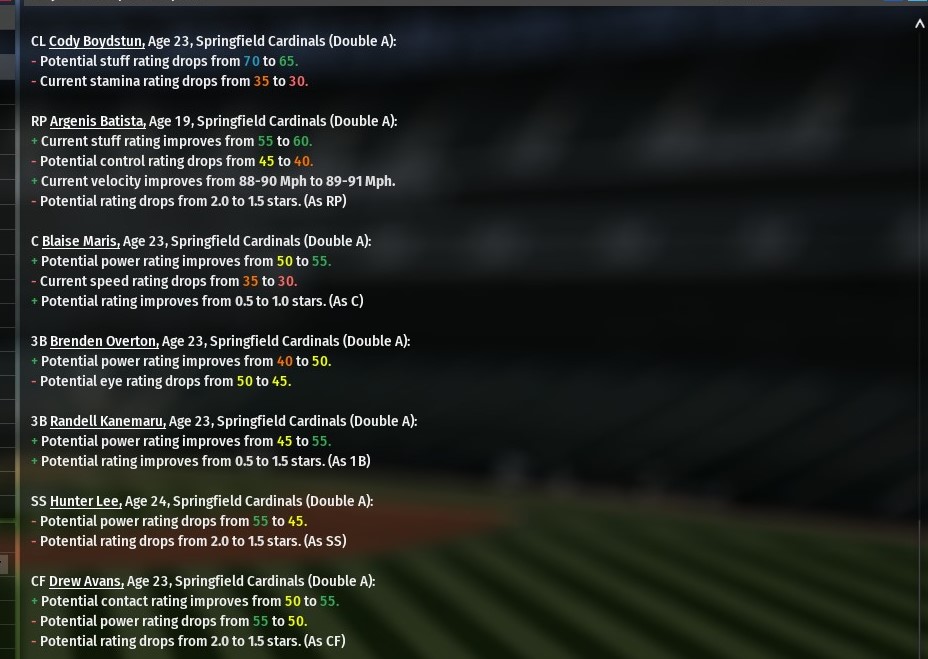
Task: Click the scroll-up arrow at top right
Action: (x=919, y=24)
